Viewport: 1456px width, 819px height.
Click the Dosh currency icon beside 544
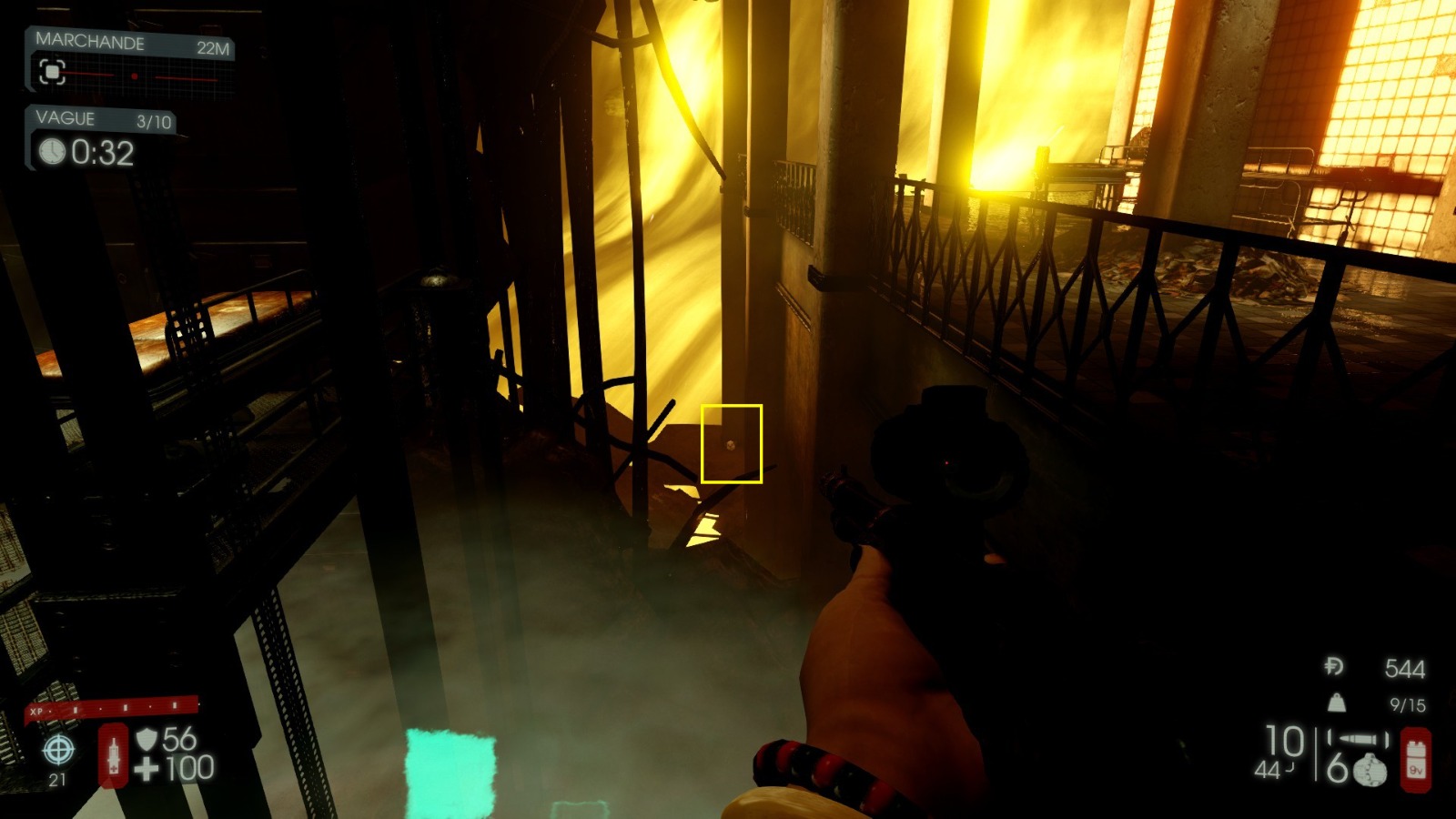pyautogui.click(x=1333, y=668)
